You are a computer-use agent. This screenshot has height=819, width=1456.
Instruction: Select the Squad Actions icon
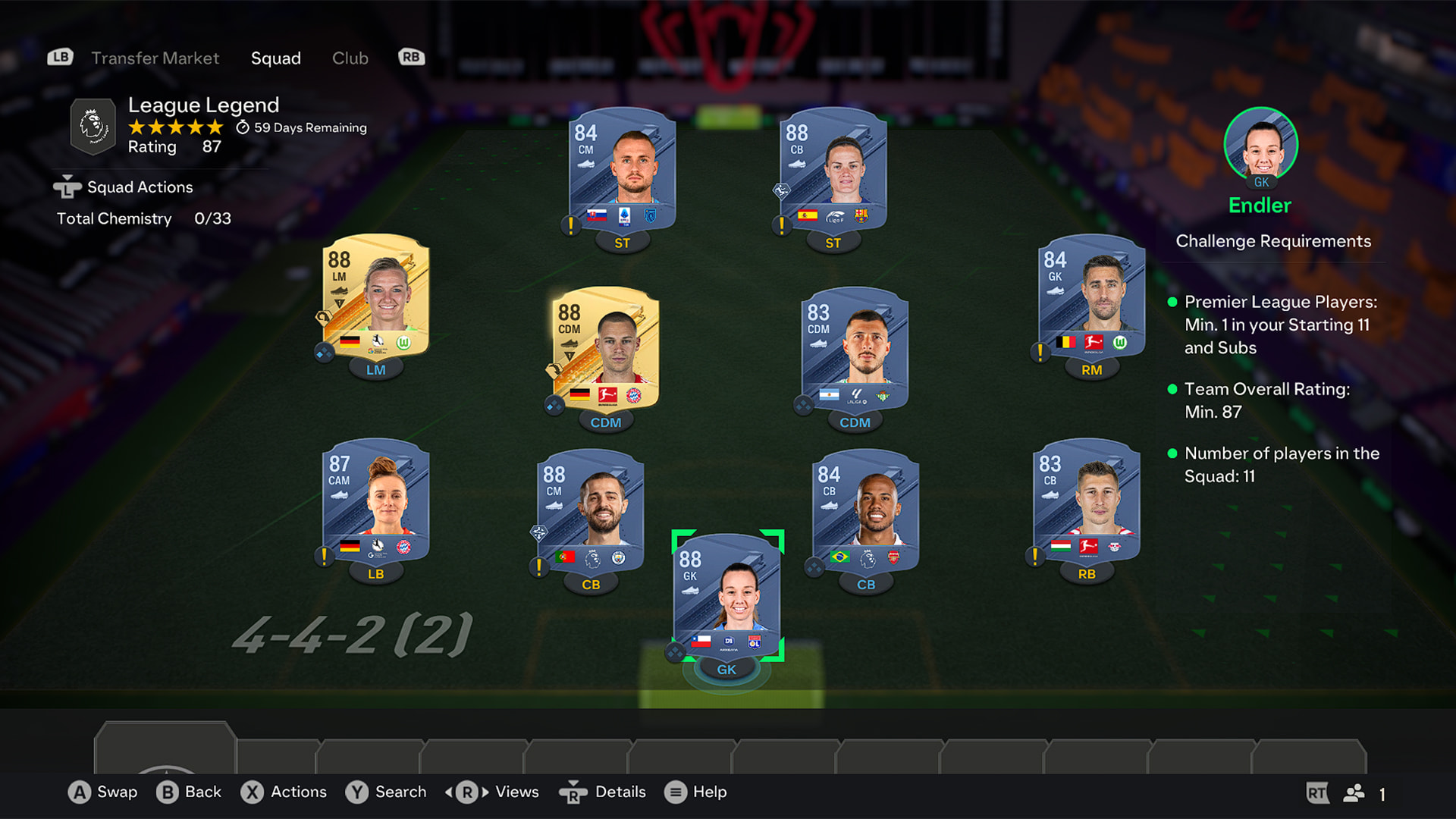(67, 187)
